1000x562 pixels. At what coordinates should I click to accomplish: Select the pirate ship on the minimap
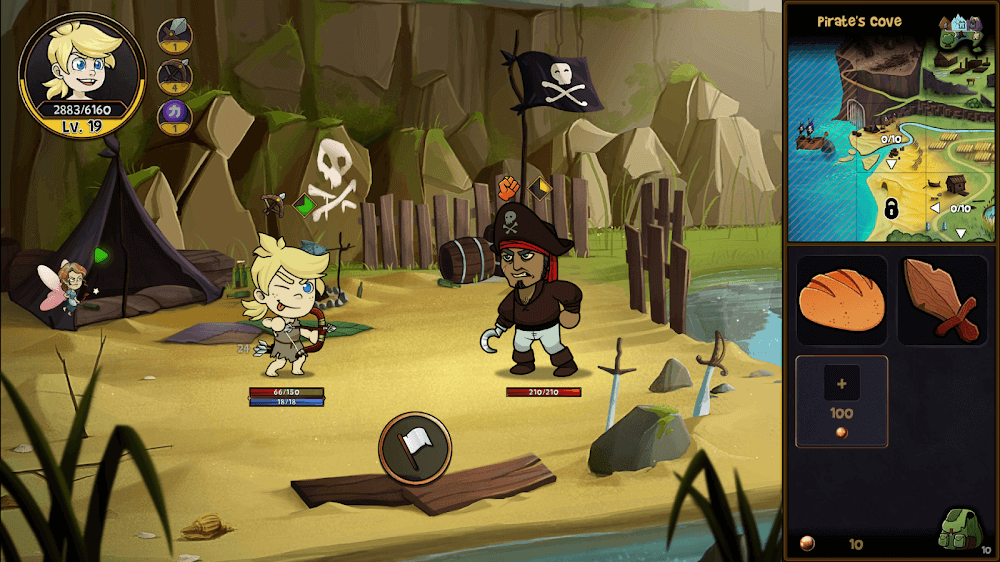[x=813, y=138]
